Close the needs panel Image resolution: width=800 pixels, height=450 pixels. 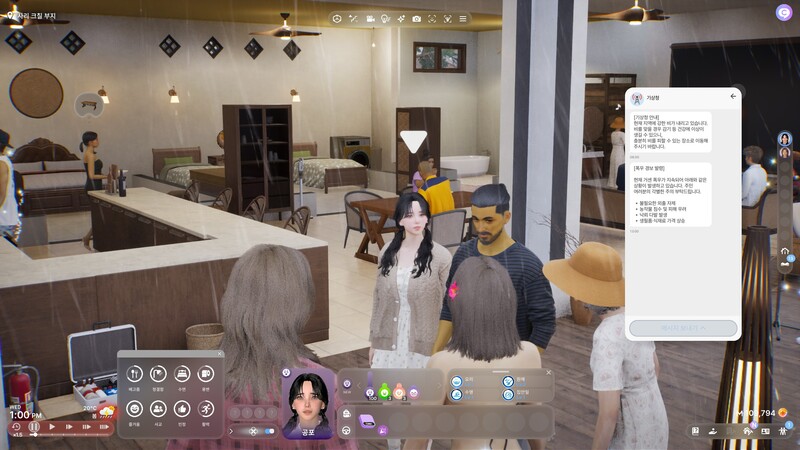[220, 353]
